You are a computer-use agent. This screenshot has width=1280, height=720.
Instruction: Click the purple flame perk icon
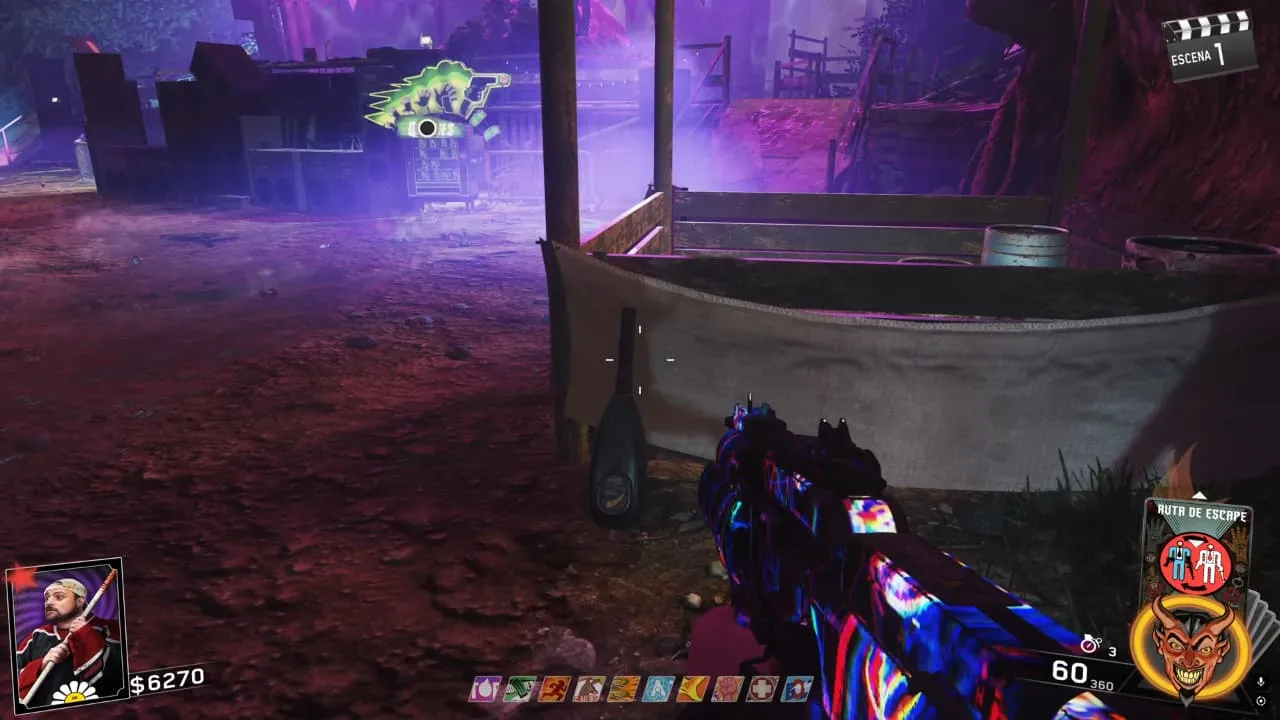tap(485, 689)
